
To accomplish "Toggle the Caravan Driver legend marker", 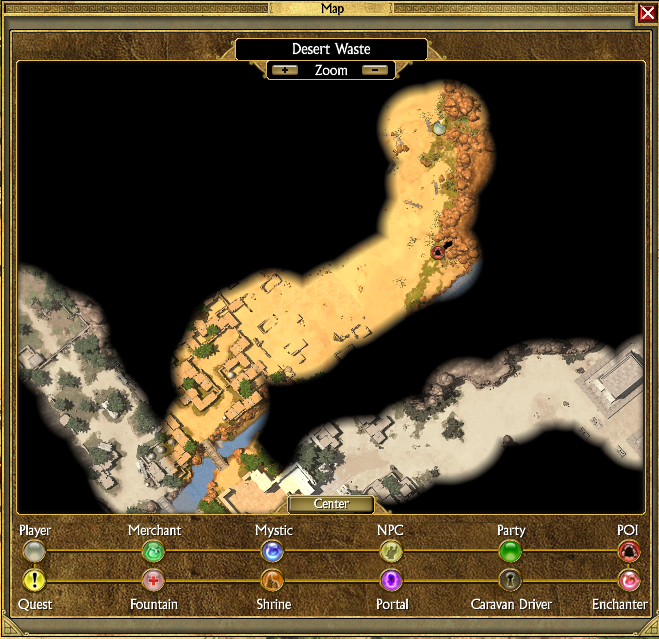I will 510,580.
